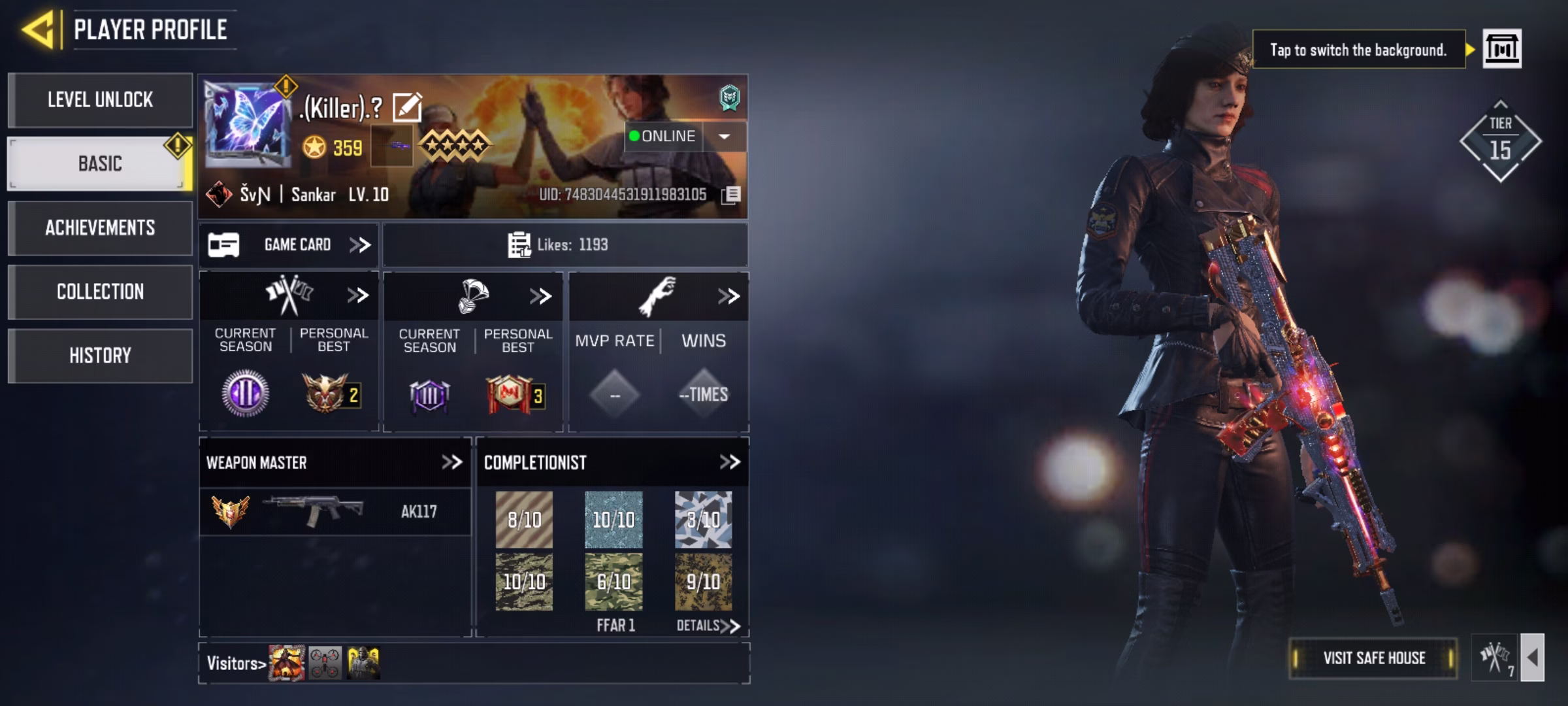Edit the player name with pencil icon
Screen dimensions: 1568x706
pos(407,108)
